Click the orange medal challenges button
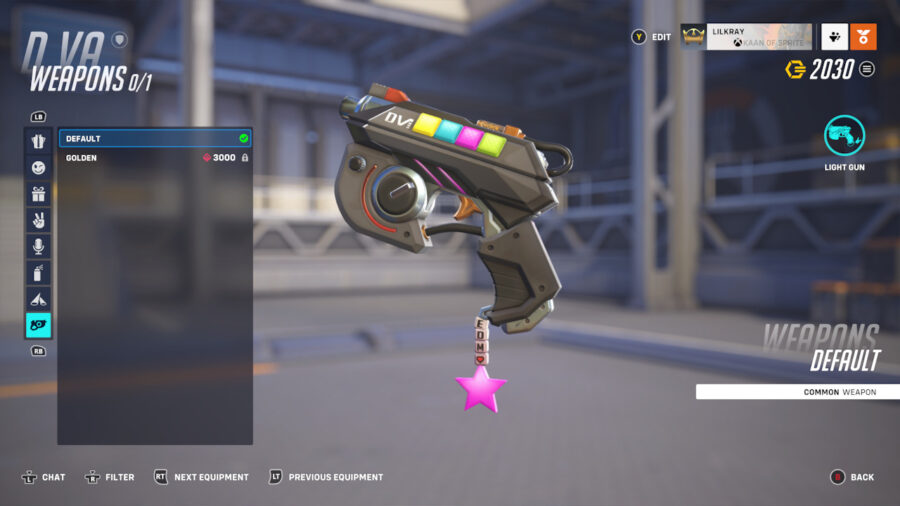Viewport: 900px width, 506px height. click(x=863, y=37)
